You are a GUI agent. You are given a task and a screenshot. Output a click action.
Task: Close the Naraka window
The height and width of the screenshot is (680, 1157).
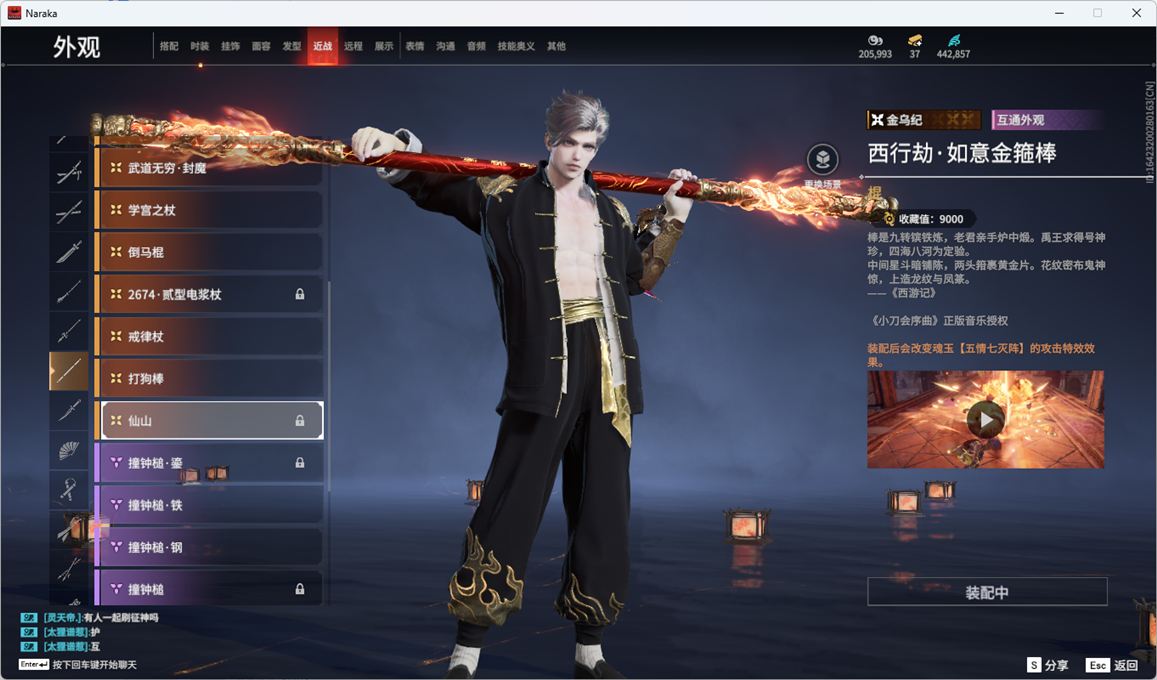point(1136,13)
